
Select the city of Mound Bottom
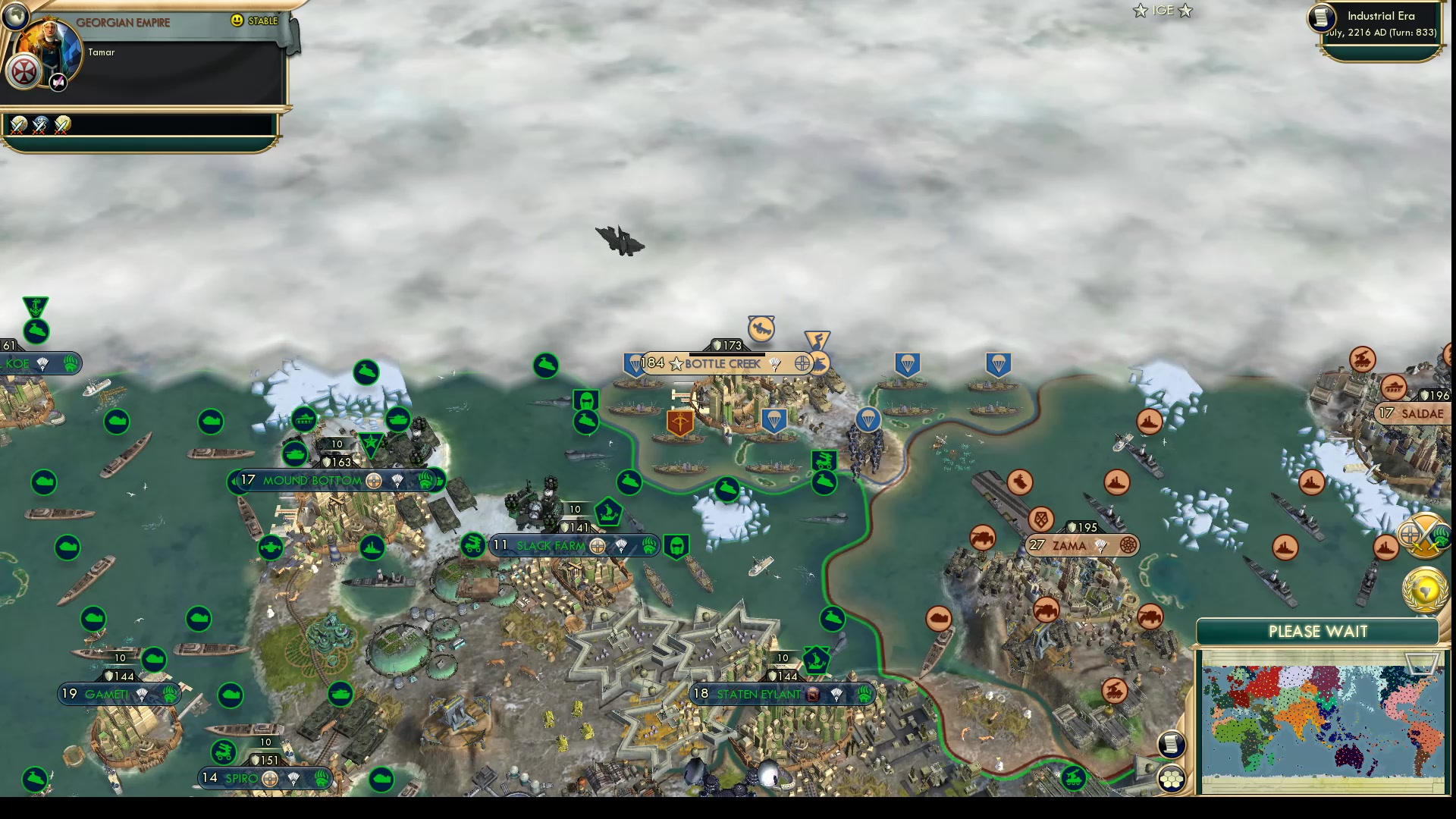(311, 481)
